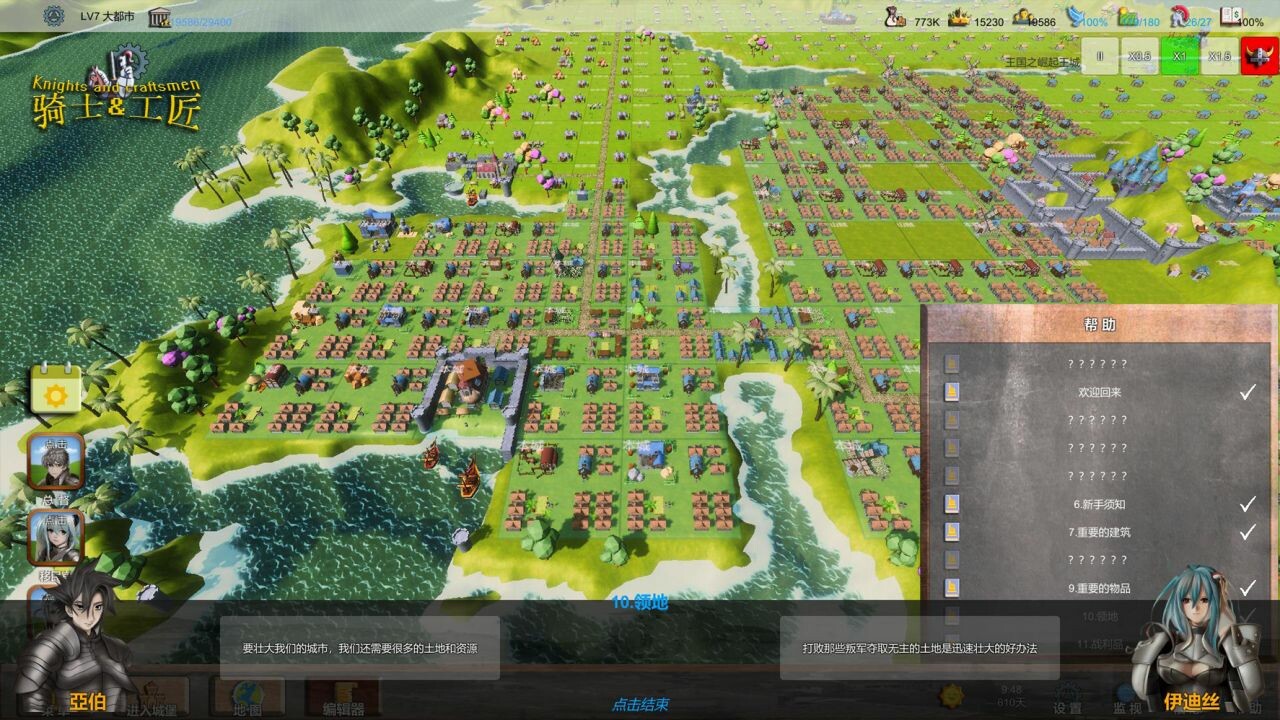Click the blue wing morale icon
Screen dimensions: 1280x720
coord(1076,16)
